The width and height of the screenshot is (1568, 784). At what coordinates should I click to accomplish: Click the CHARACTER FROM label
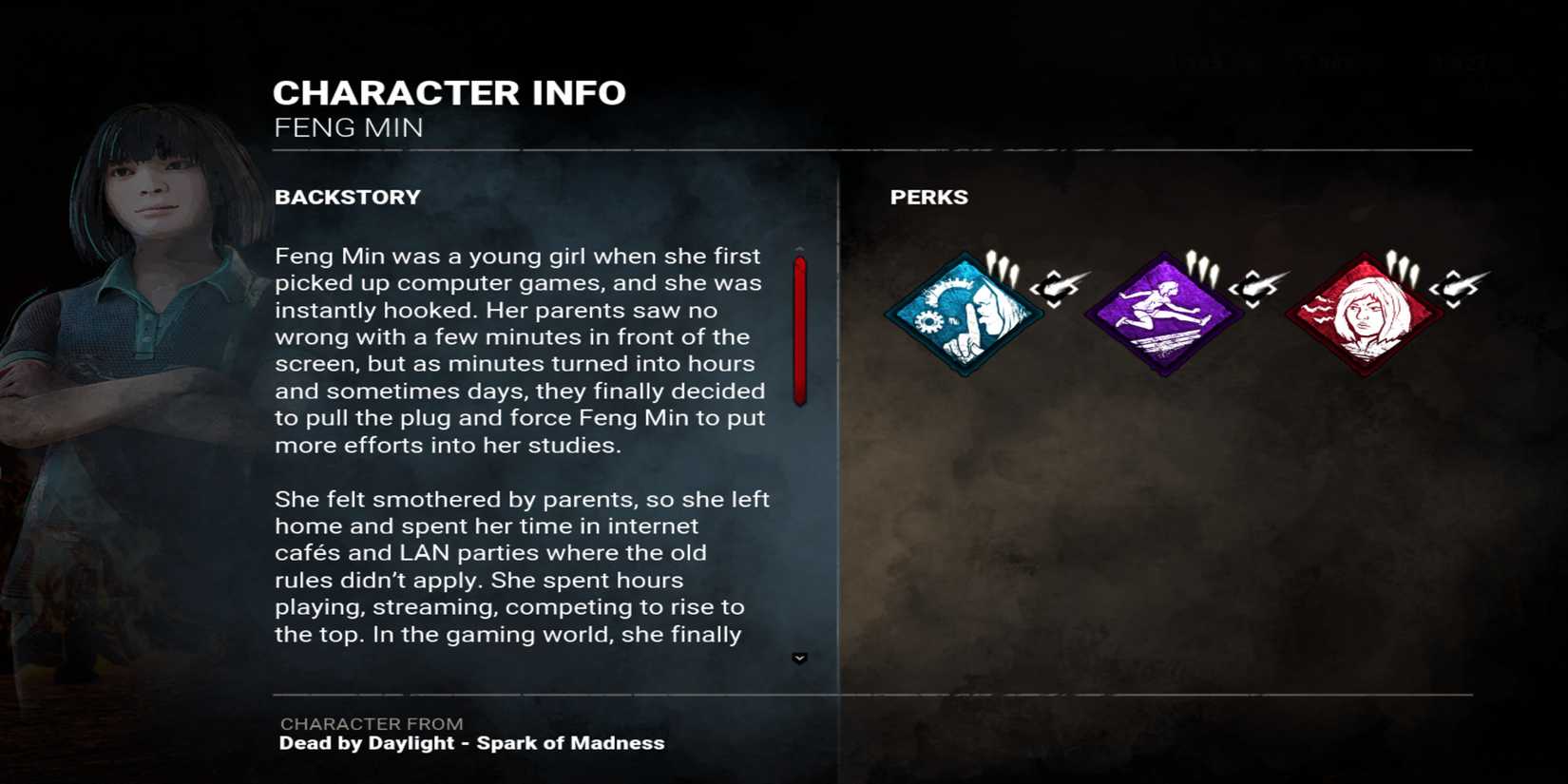click(x=370, y=723)
